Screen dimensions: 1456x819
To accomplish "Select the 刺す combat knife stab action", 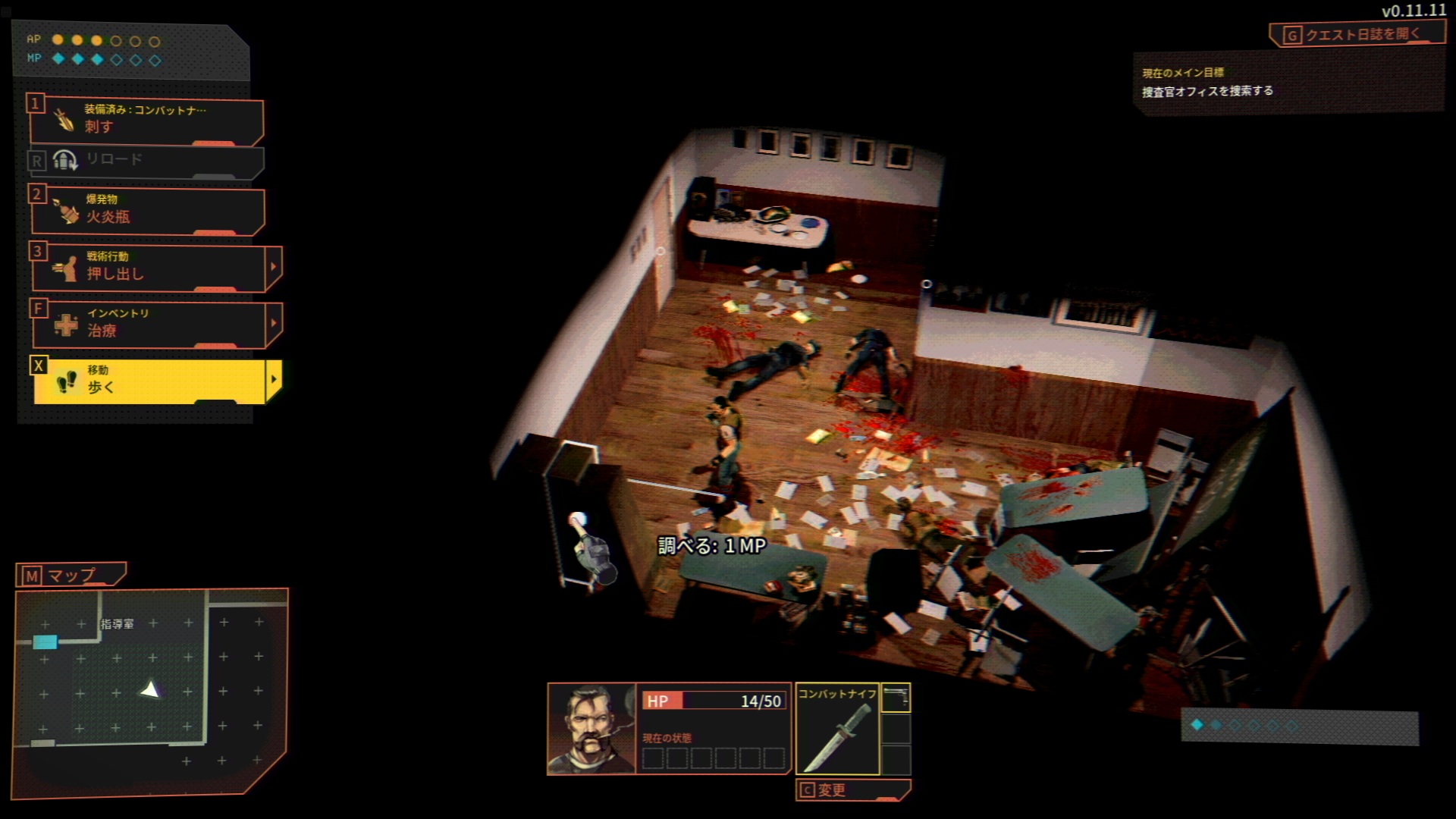I will tap(146, 120).
